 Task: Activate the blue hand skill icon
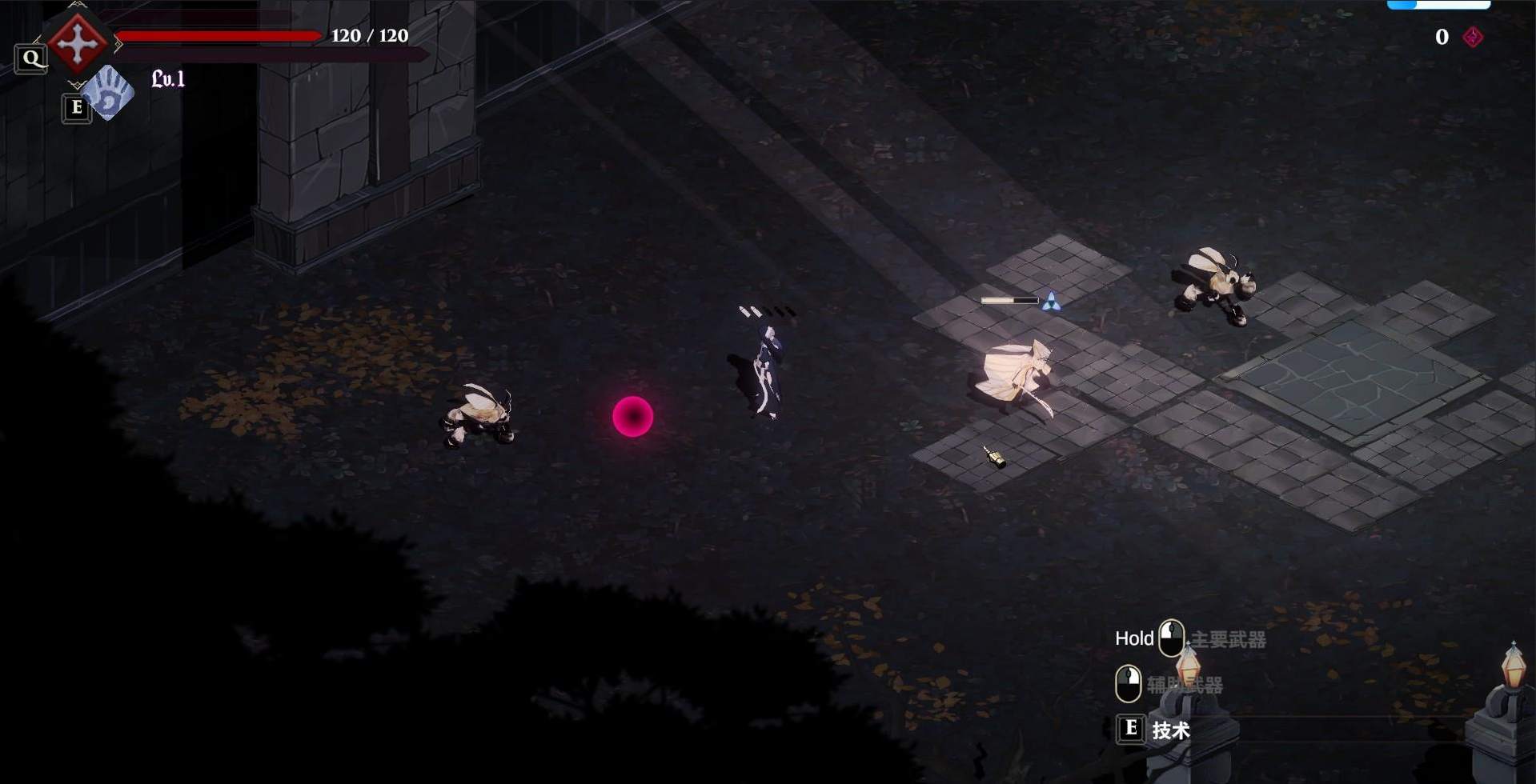pos(110,93)
